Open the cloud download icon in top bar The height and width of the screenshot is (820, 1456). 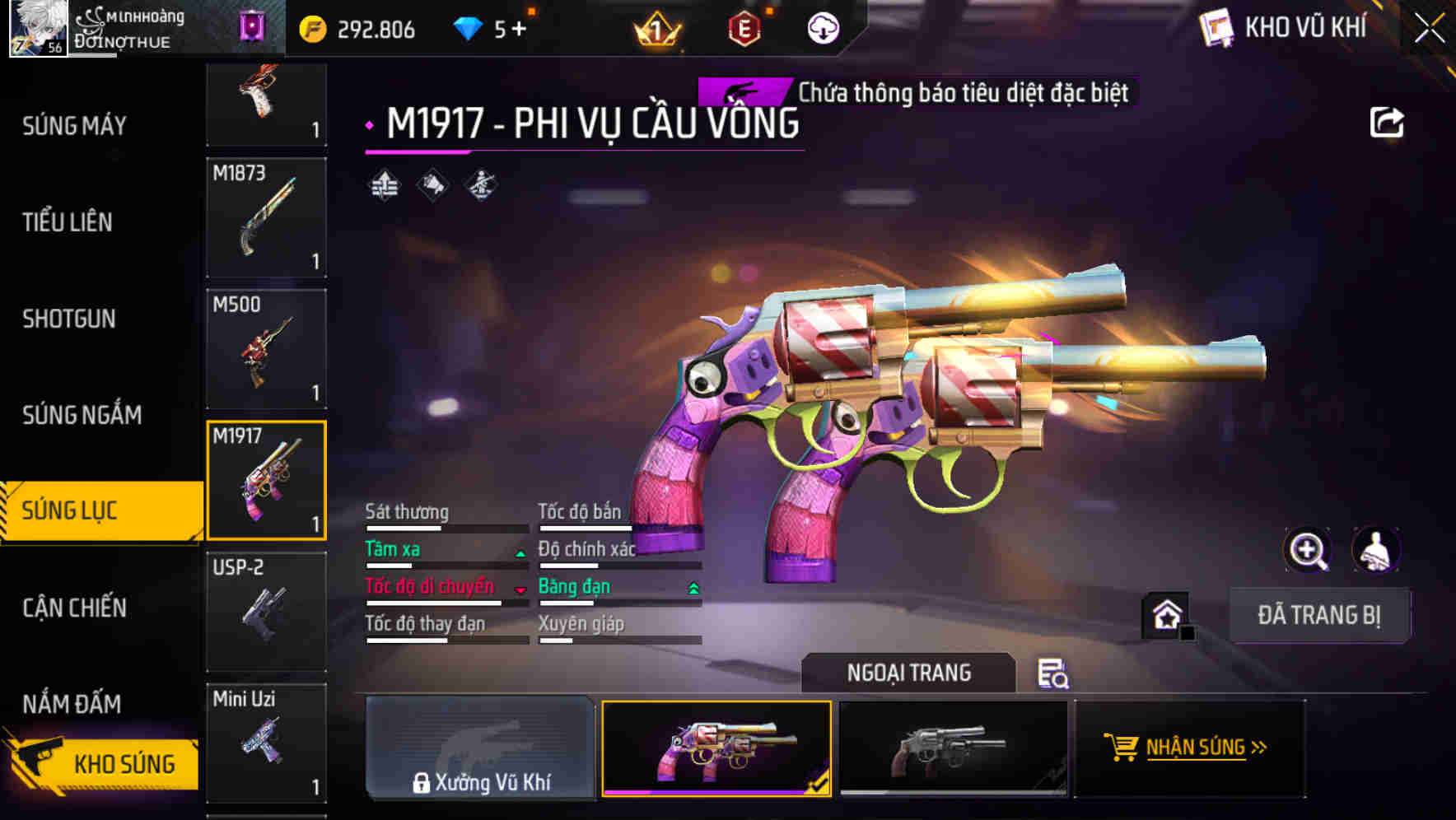pyautogui.click(x=823, y=27)
